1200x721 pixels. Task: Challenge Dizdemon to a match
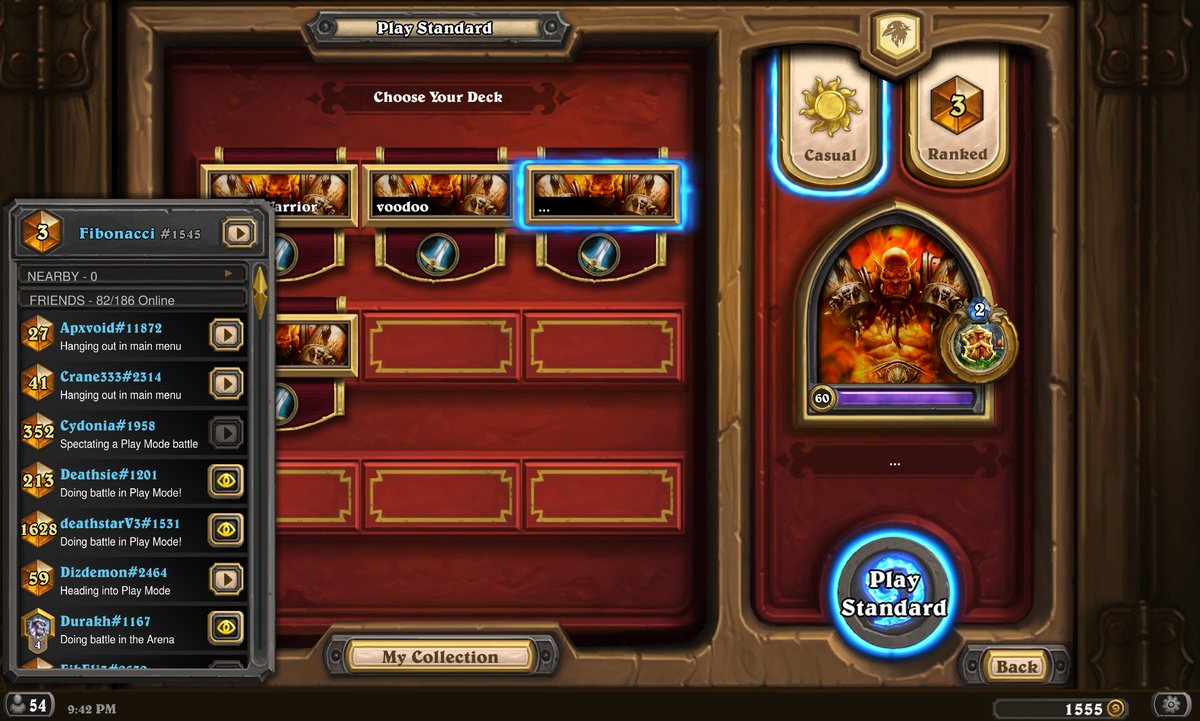coord(226,578)
